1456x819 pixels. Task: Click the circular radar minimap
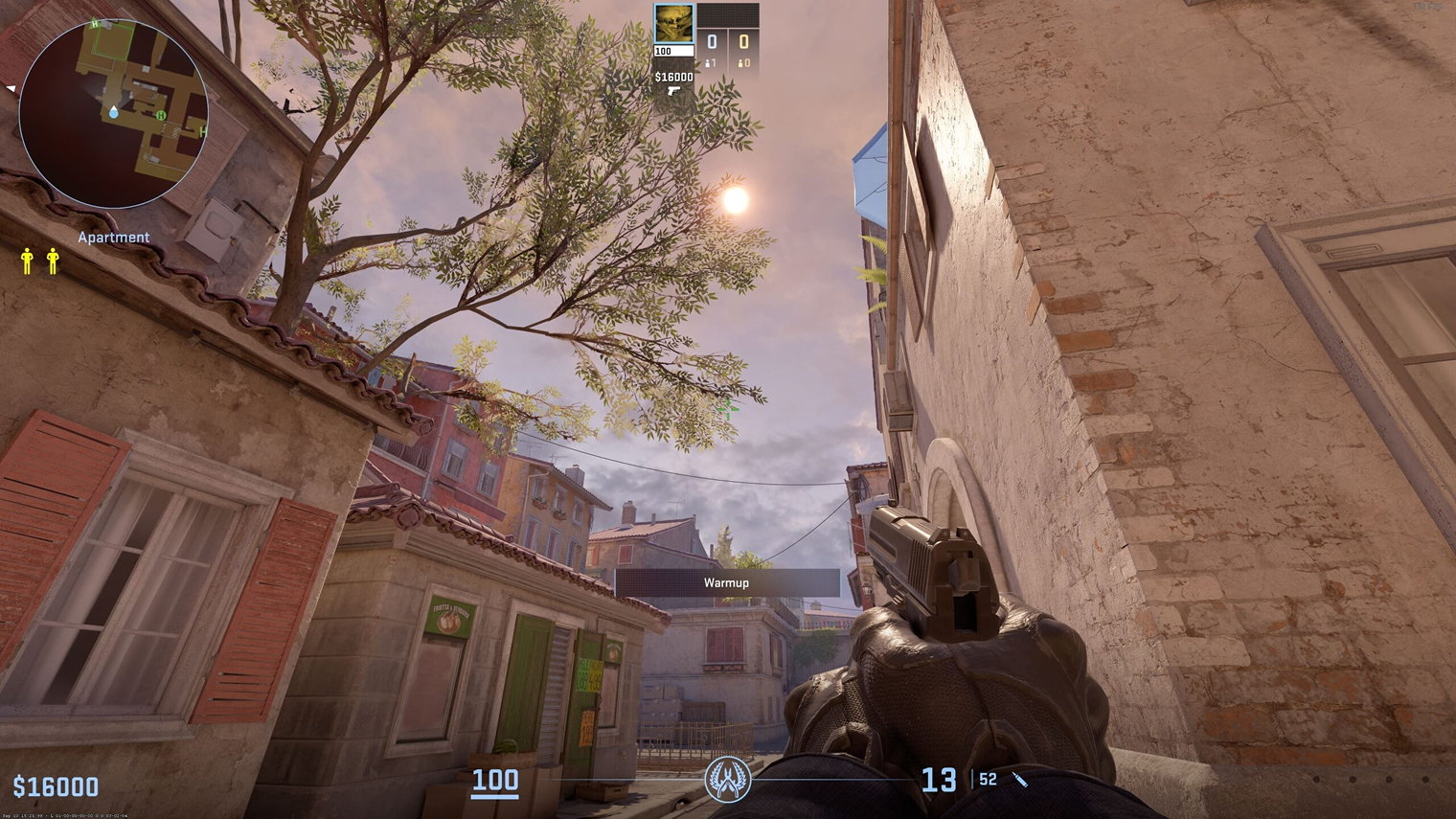pyautogui.click(x=113, y=113)
